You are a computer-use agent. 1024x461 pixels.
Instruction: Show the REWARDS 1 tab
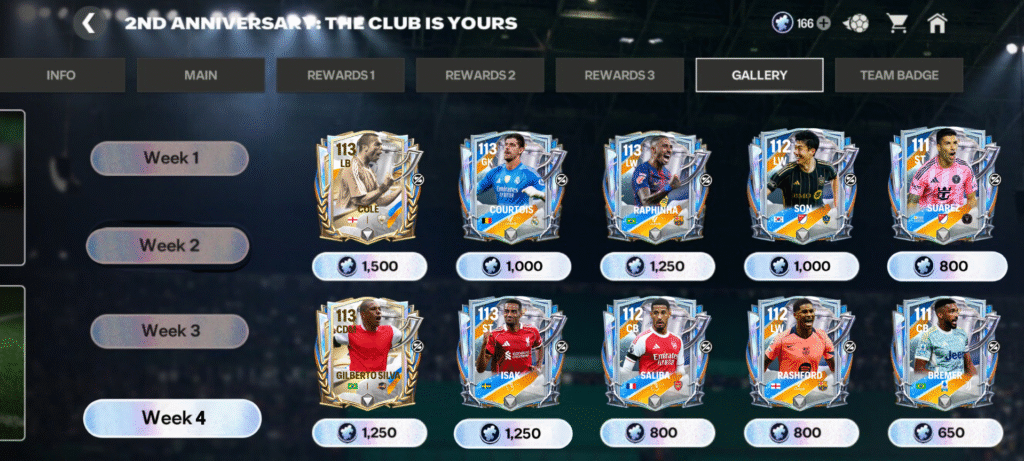(340, 75)
